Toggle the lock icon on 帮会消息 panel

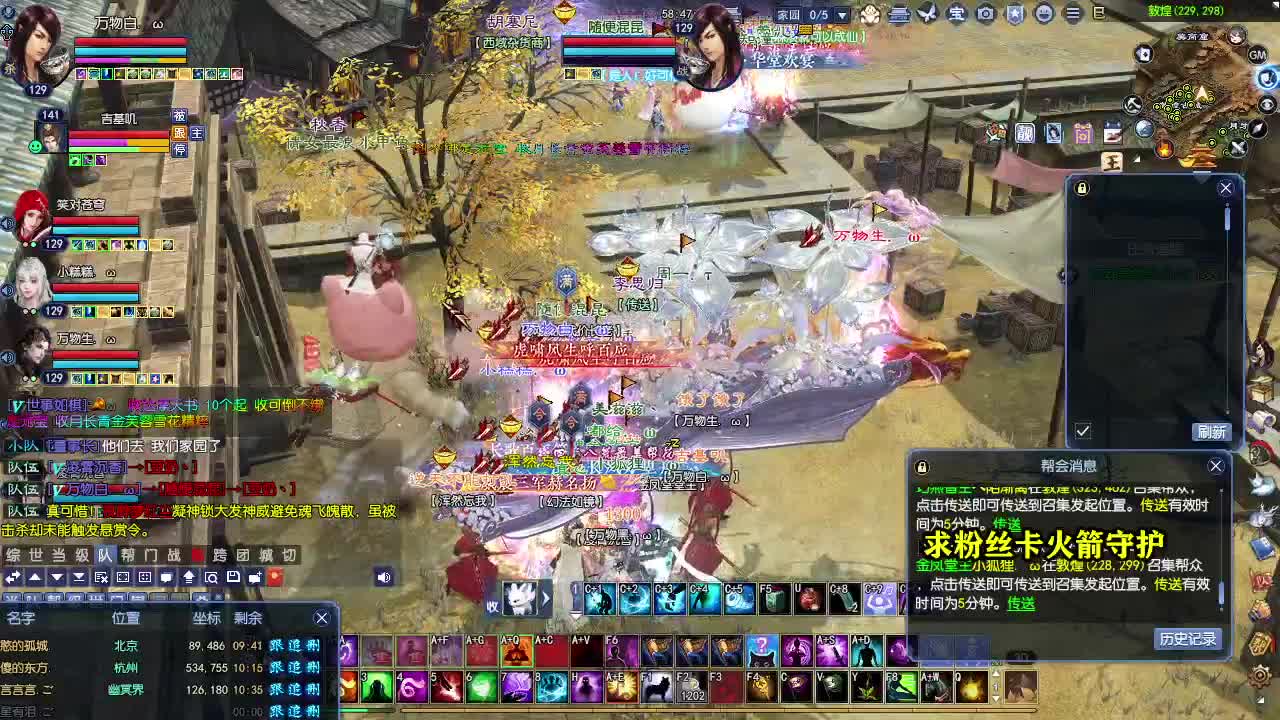[921, 466]
